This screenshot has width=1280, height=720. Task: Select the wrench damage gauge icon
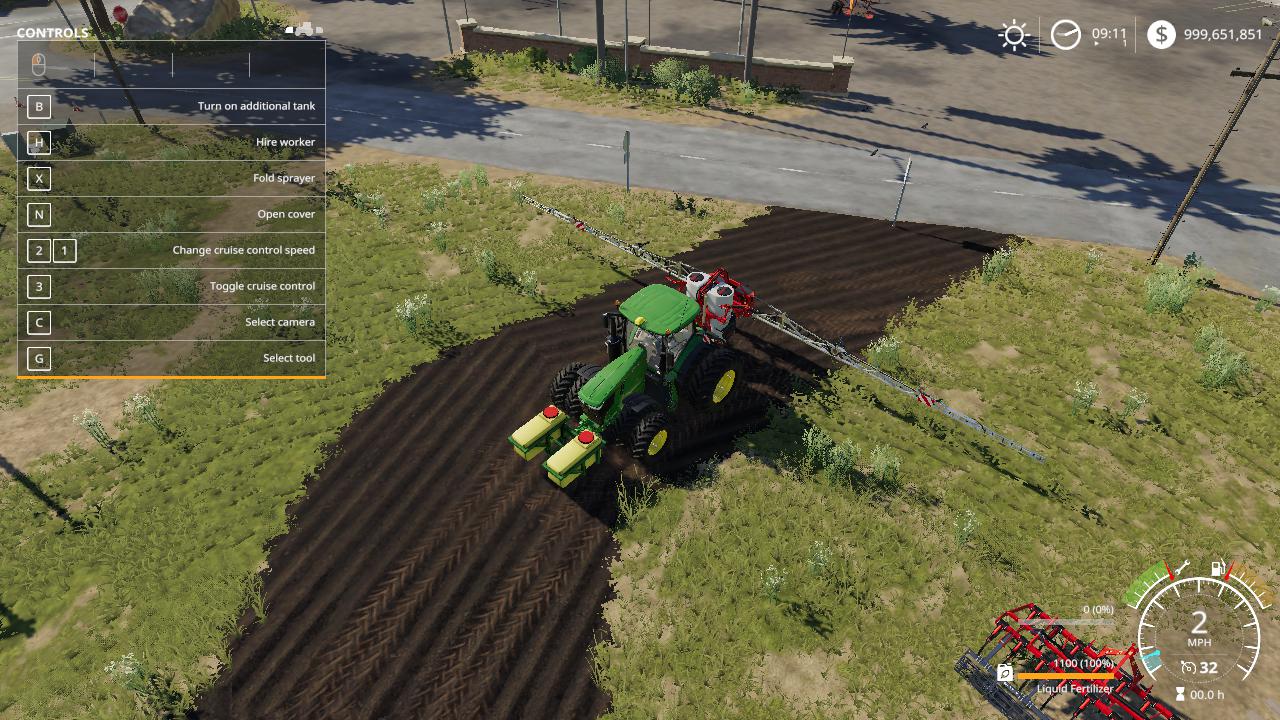coord(1180,568)
